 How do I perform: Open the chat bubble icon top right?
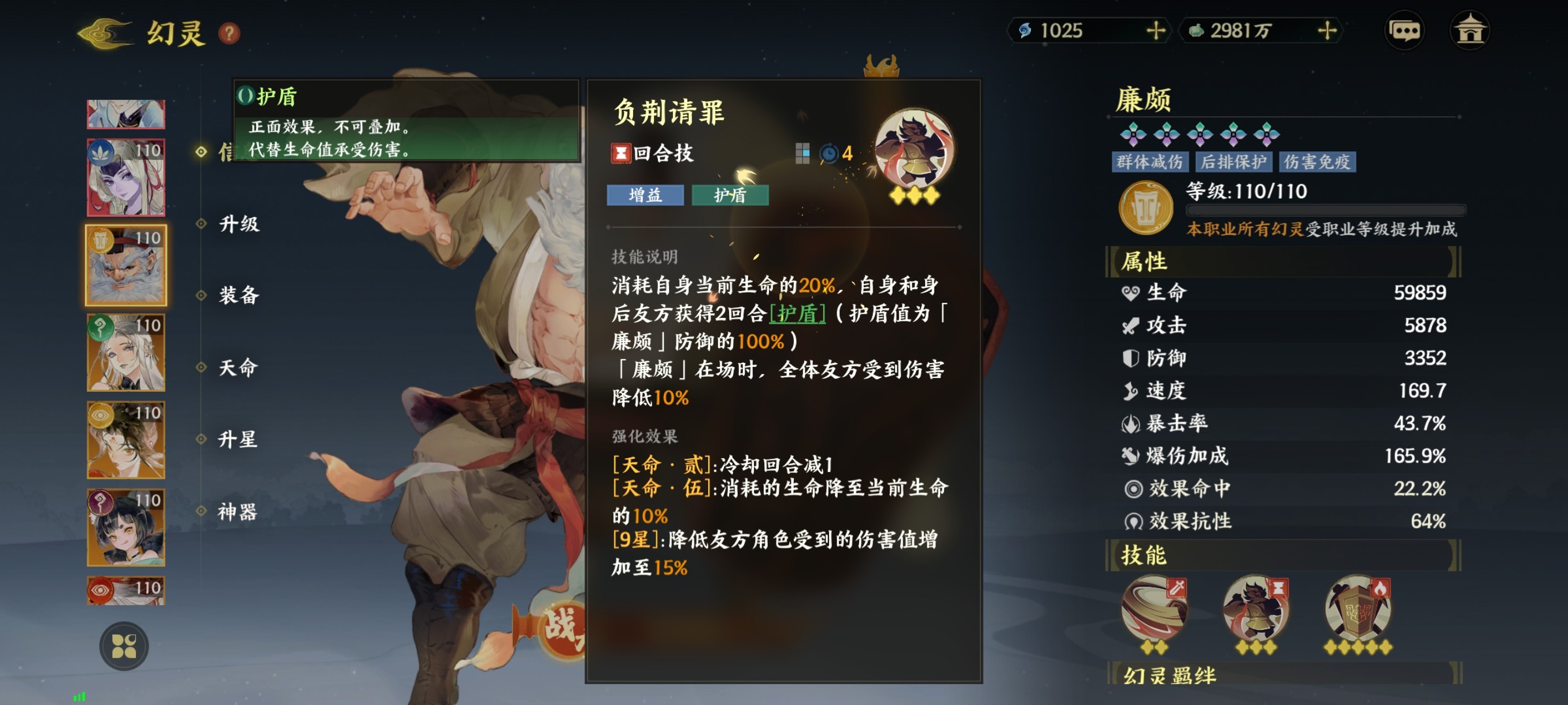click(1404, 30)
